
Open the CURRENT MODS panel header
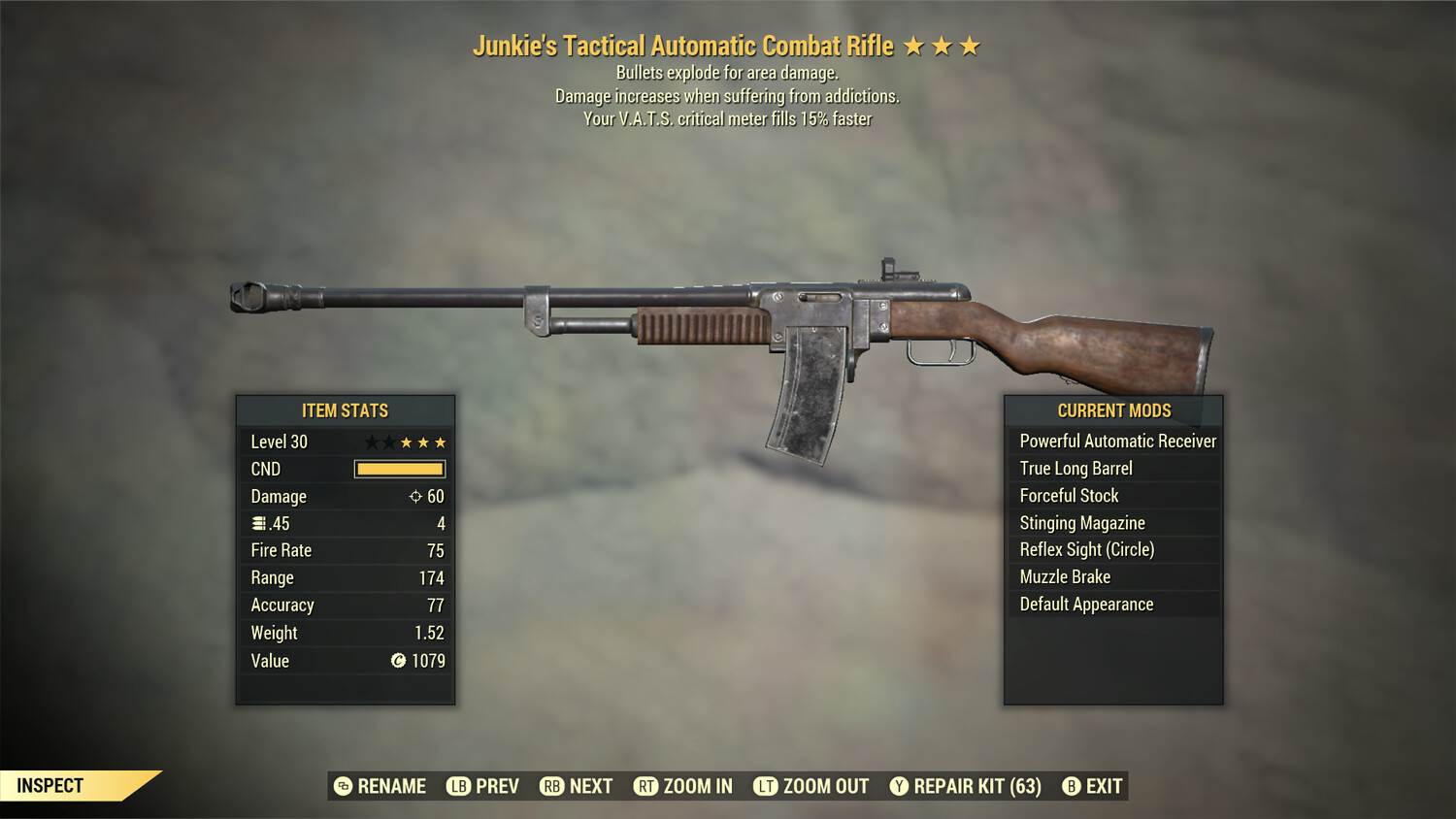1113,410
